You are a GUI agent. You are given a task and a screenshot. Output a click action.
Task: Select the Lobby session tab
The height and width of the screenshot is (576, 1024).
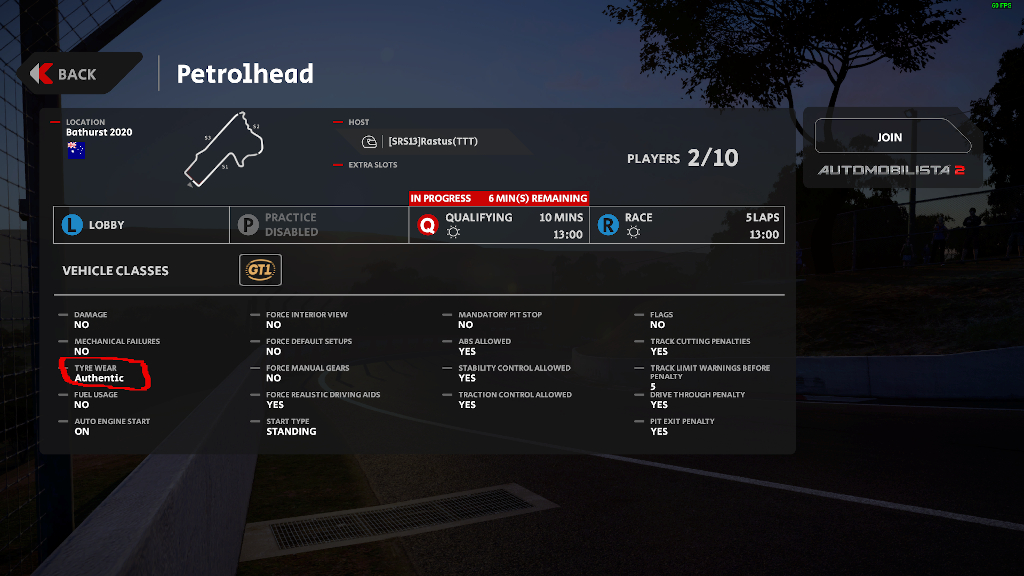(x=141, y=225)
